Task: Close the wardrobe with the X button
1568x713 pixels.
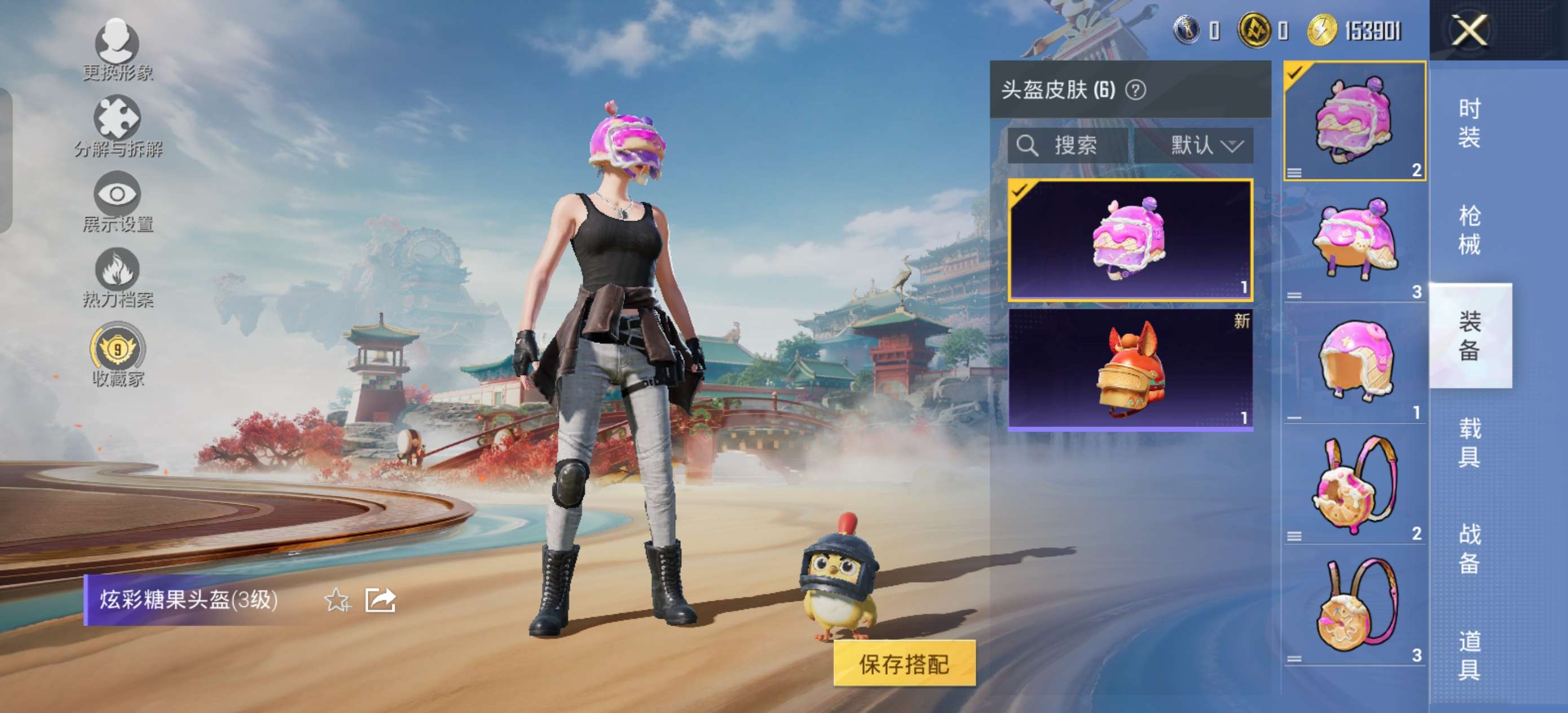Action: [x=1469, y=30]
